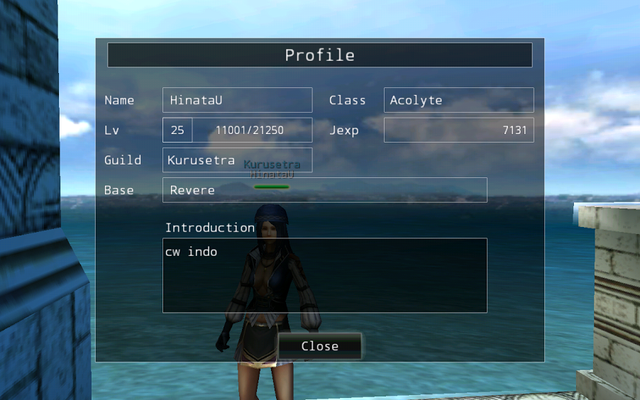Select the Base field showing Revere
640x400 pixels.
pyautogui.click(x=324, y=190)
